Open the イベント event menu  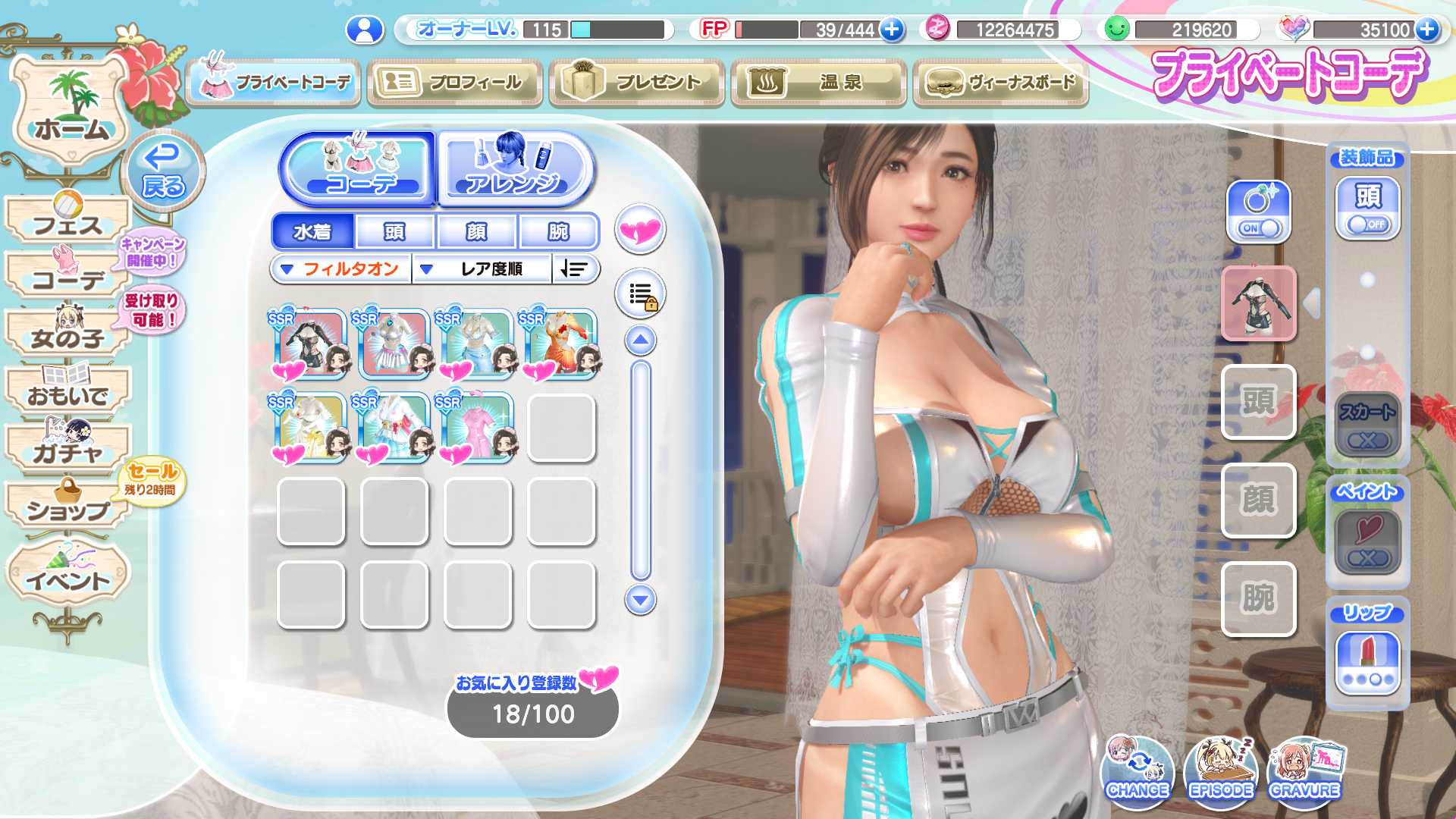pyautogui.click(x=68, y=577)
